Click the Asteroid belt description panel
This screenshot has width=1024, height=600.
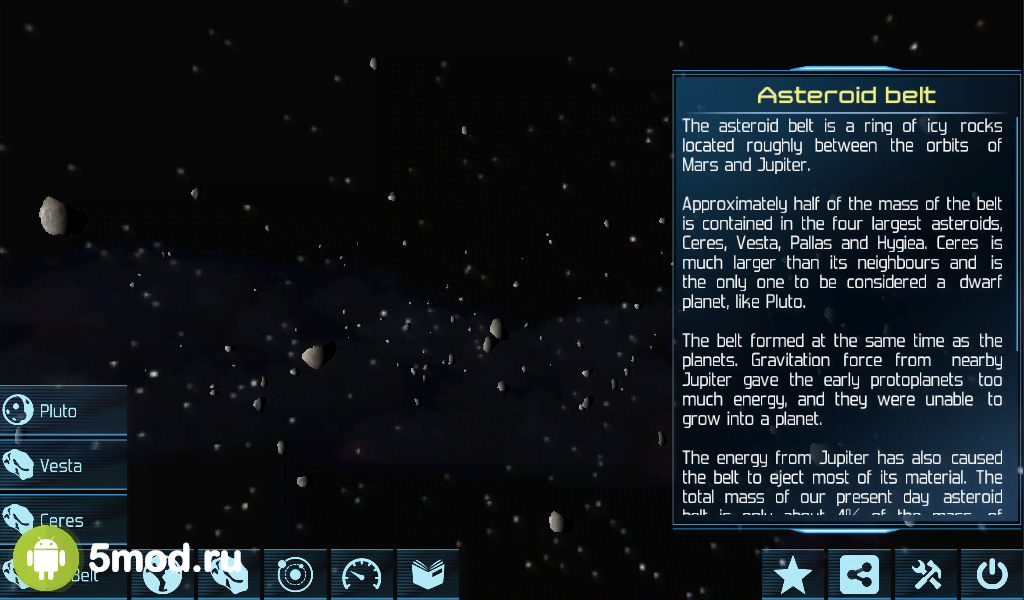845,300
